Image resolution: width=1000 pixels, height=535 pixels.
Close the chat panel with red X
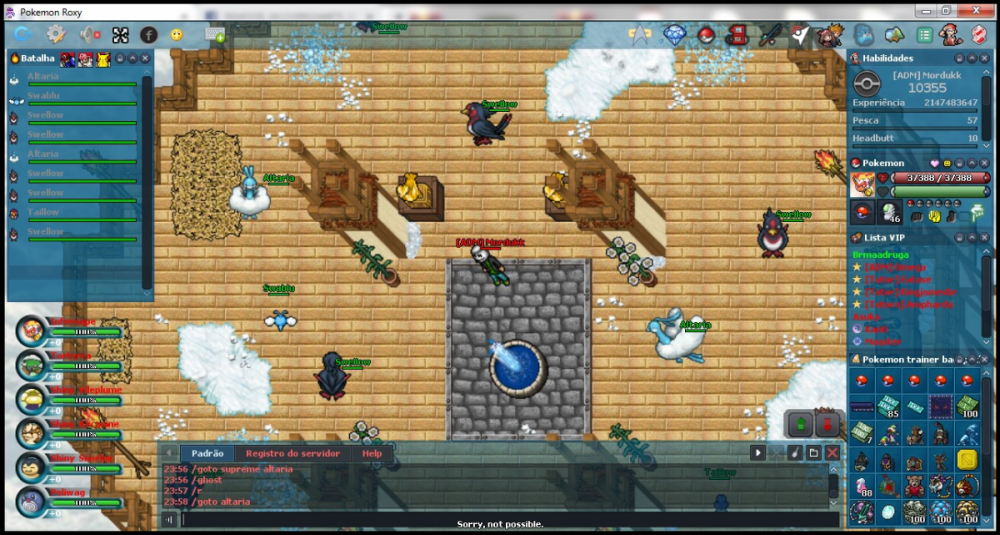pyautogui.click(x=832, y=453)
